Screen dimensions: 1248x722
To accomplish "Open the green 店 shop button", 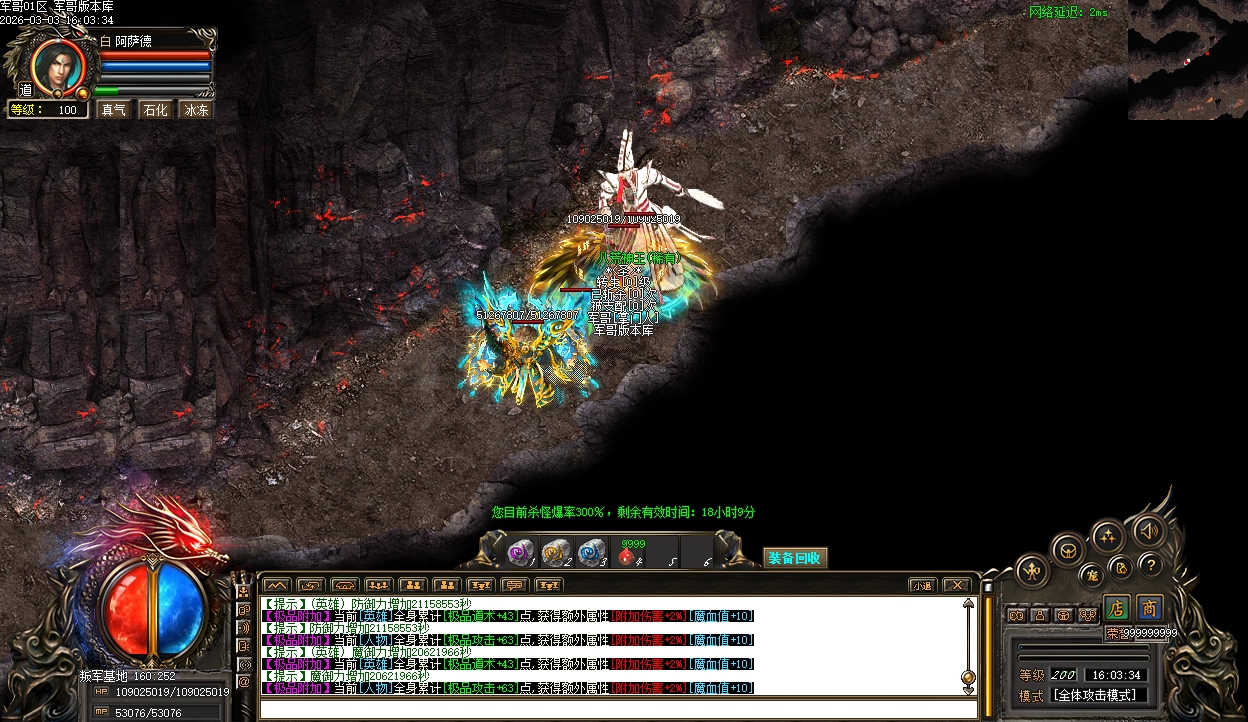I will click(x=1117, y=608).
